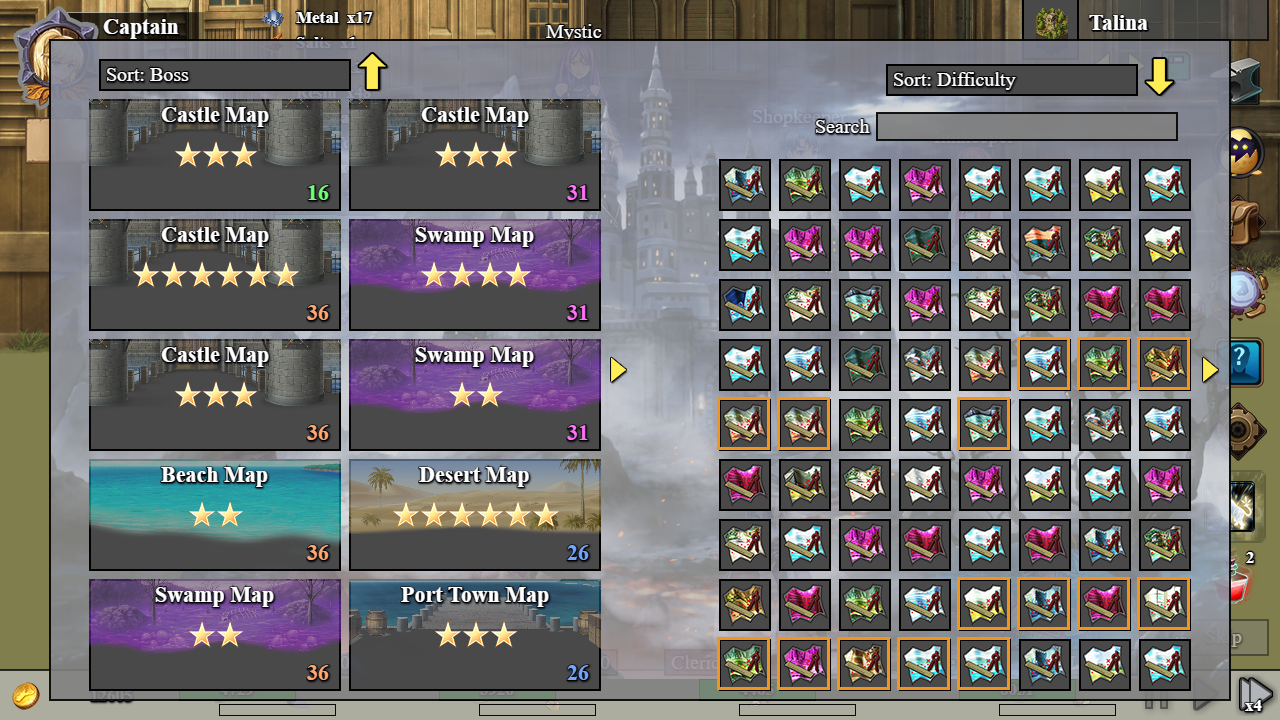Open the Sort: Boss dropdown

point(224,75)
